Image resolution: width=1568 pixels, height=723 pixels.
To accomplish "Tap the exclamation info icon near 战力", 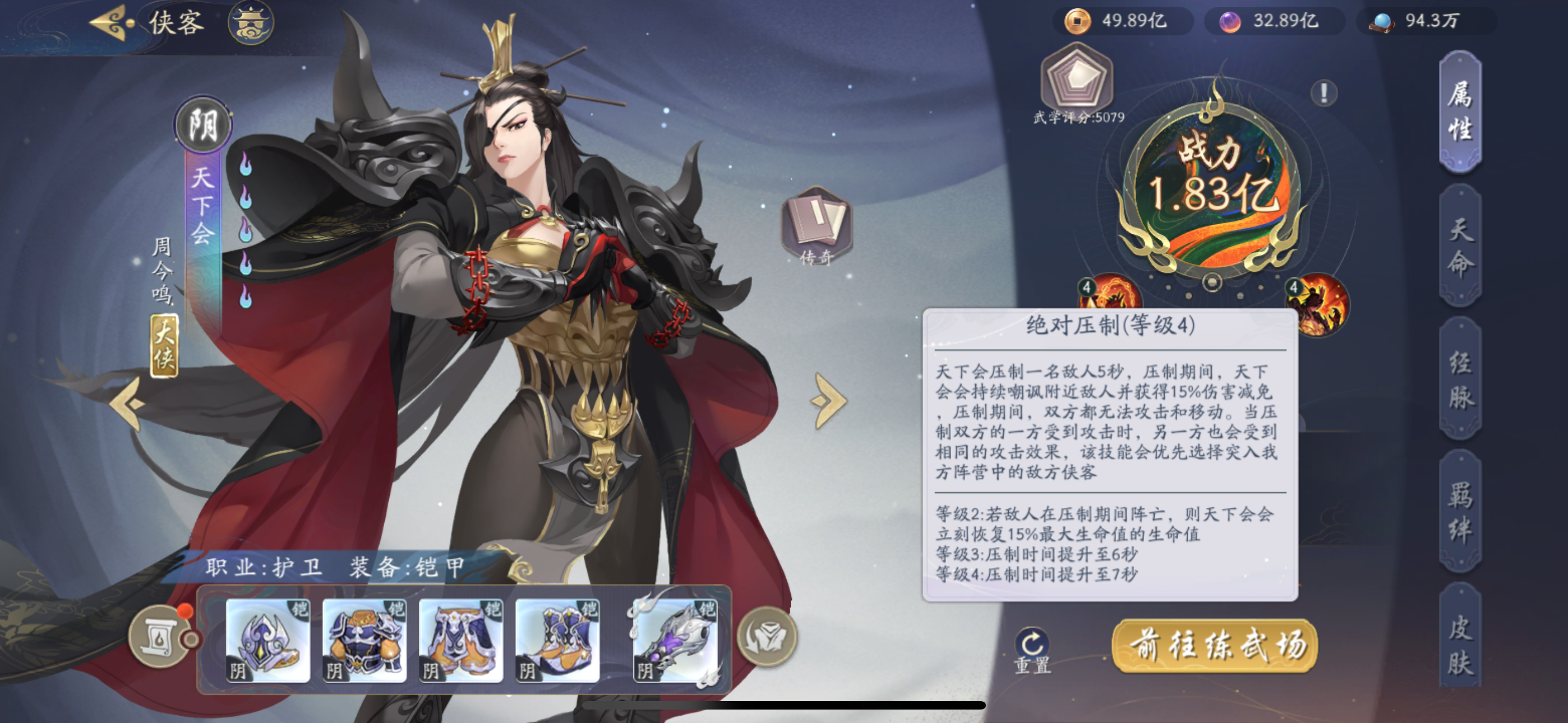I will [x=1324, y=93].
